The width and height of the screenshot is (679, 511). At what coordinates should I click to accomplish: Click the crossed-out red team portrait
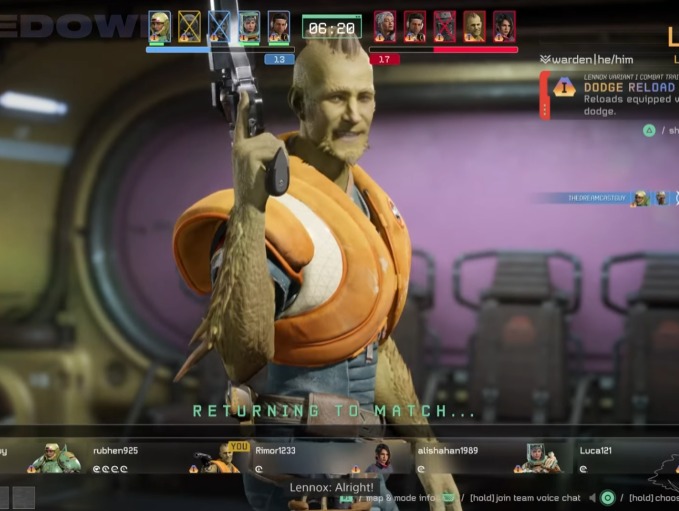(445, 25)
